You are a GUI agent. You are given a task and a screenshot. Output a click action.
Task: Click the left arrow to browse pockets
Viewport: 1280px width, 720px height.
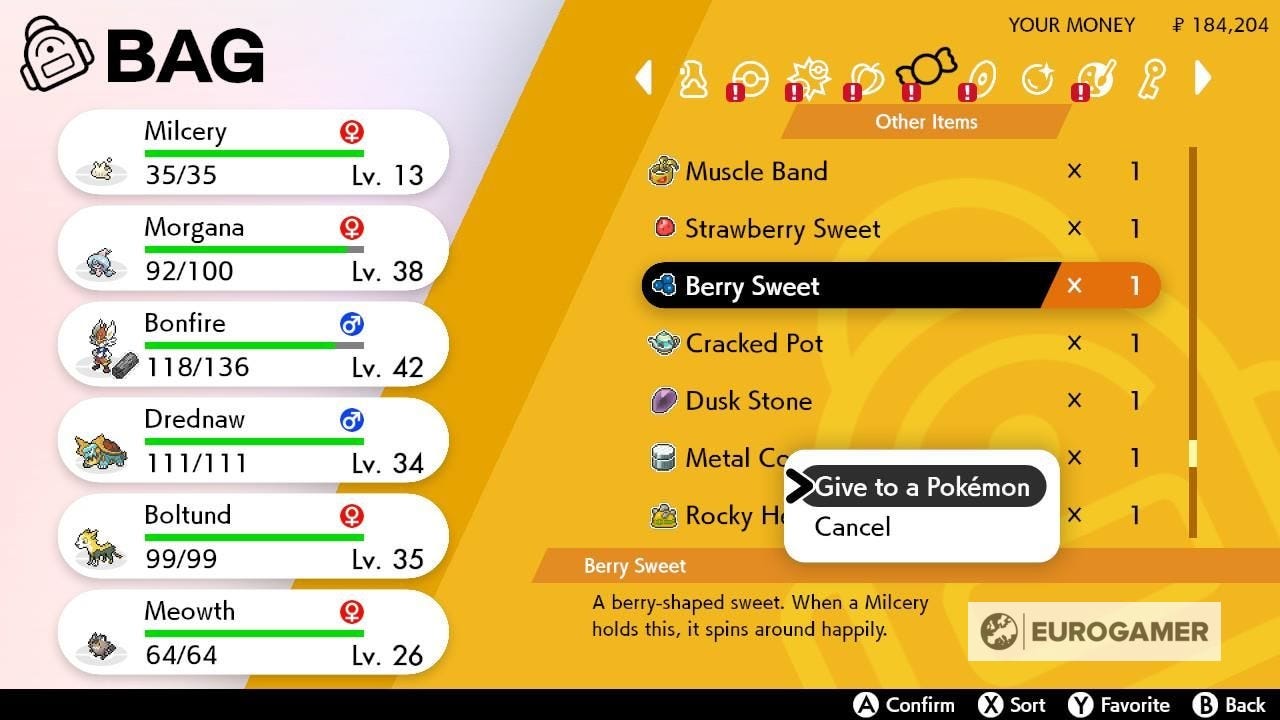pyautogui.click(x=645, y=78)
